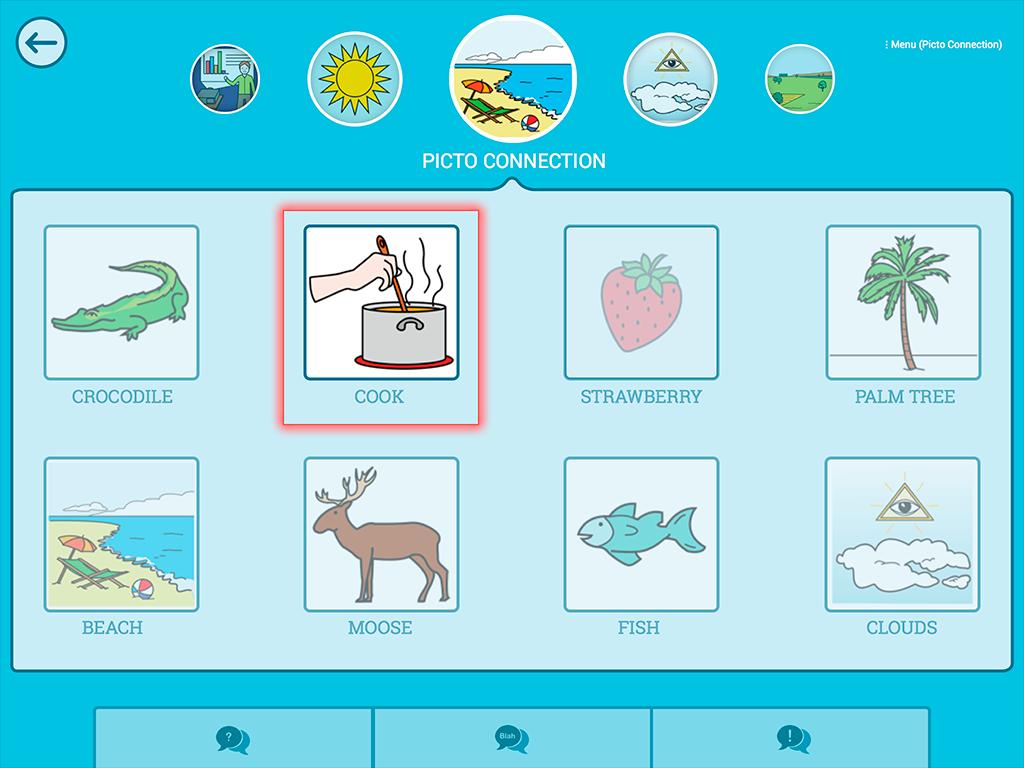
Task: Go back with the arrow button
Action: coord(41,43)
